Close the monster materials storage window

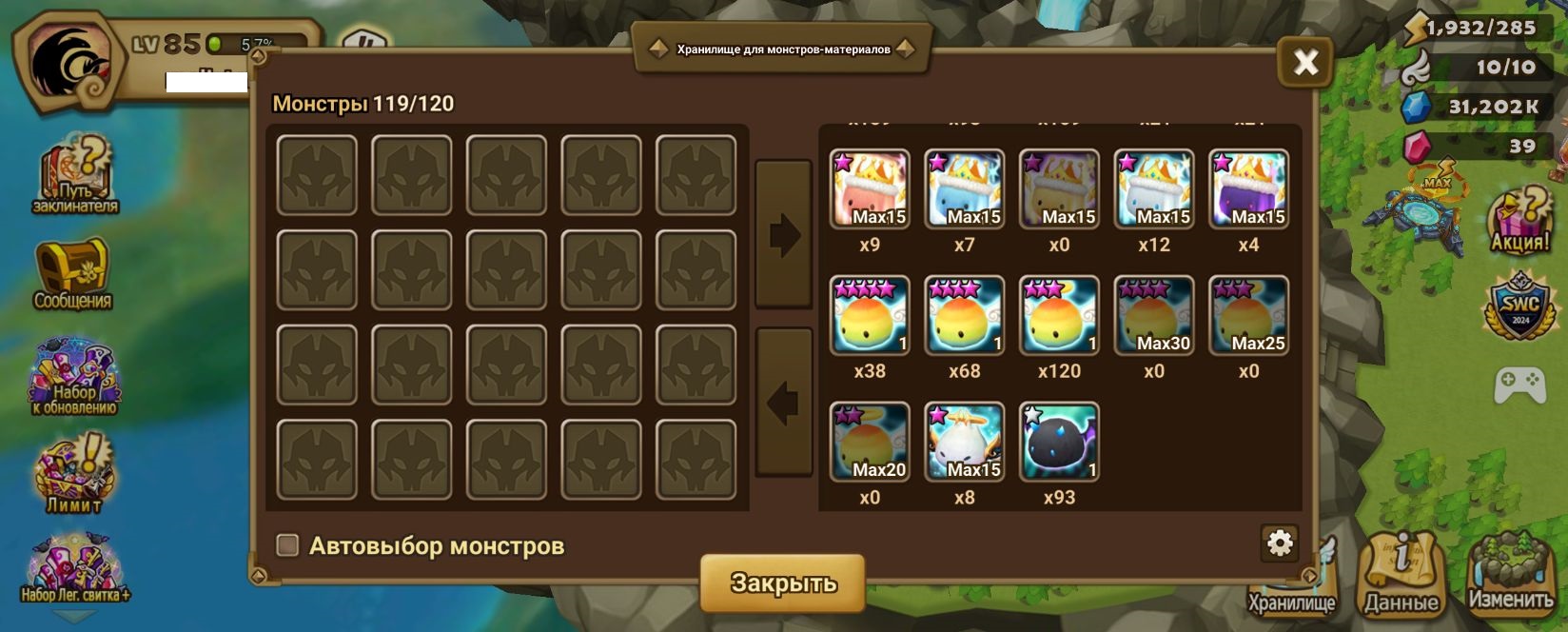point(1305,63)
